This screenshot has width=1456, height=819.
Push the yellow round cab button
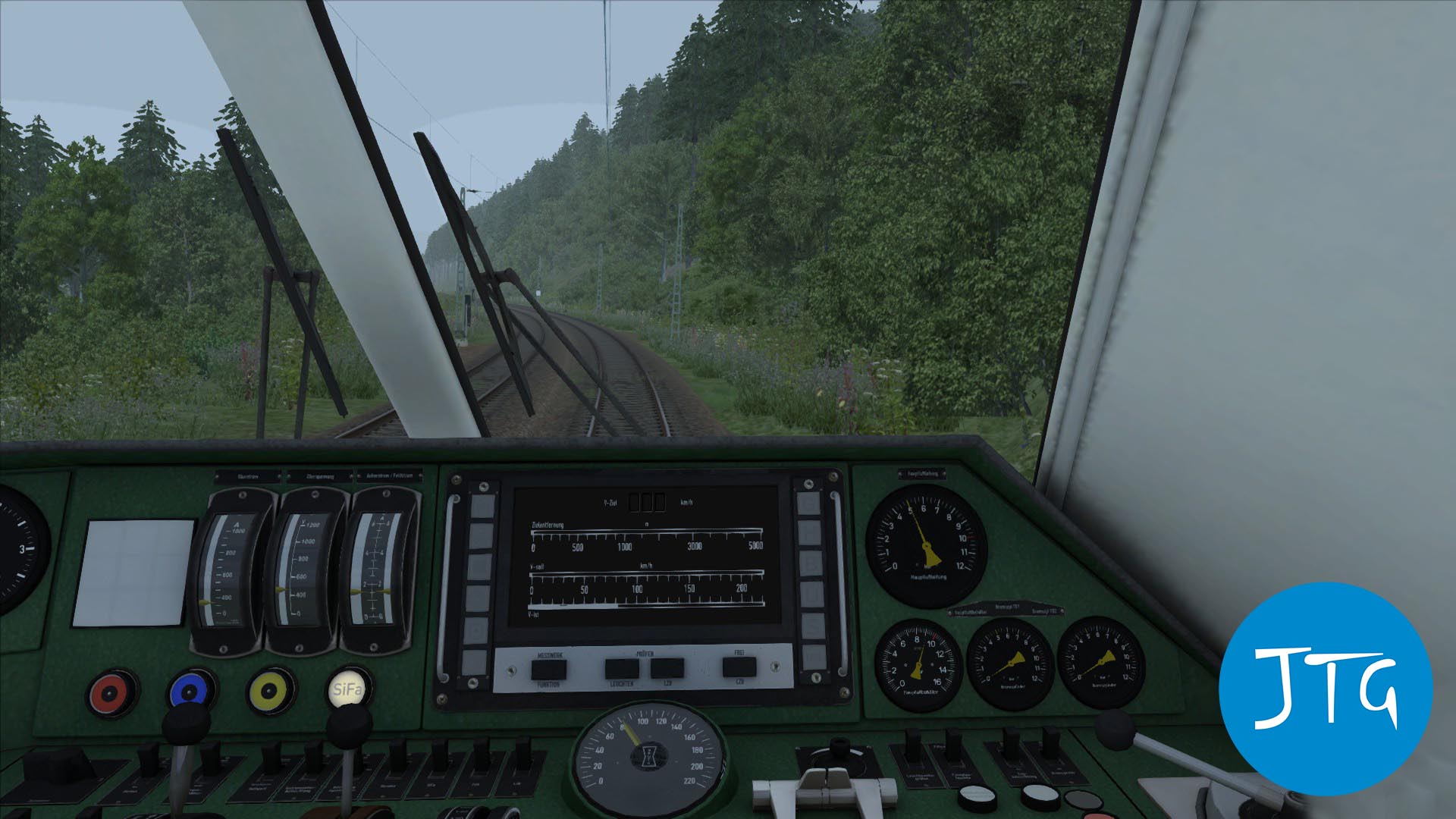click(269, 691)
